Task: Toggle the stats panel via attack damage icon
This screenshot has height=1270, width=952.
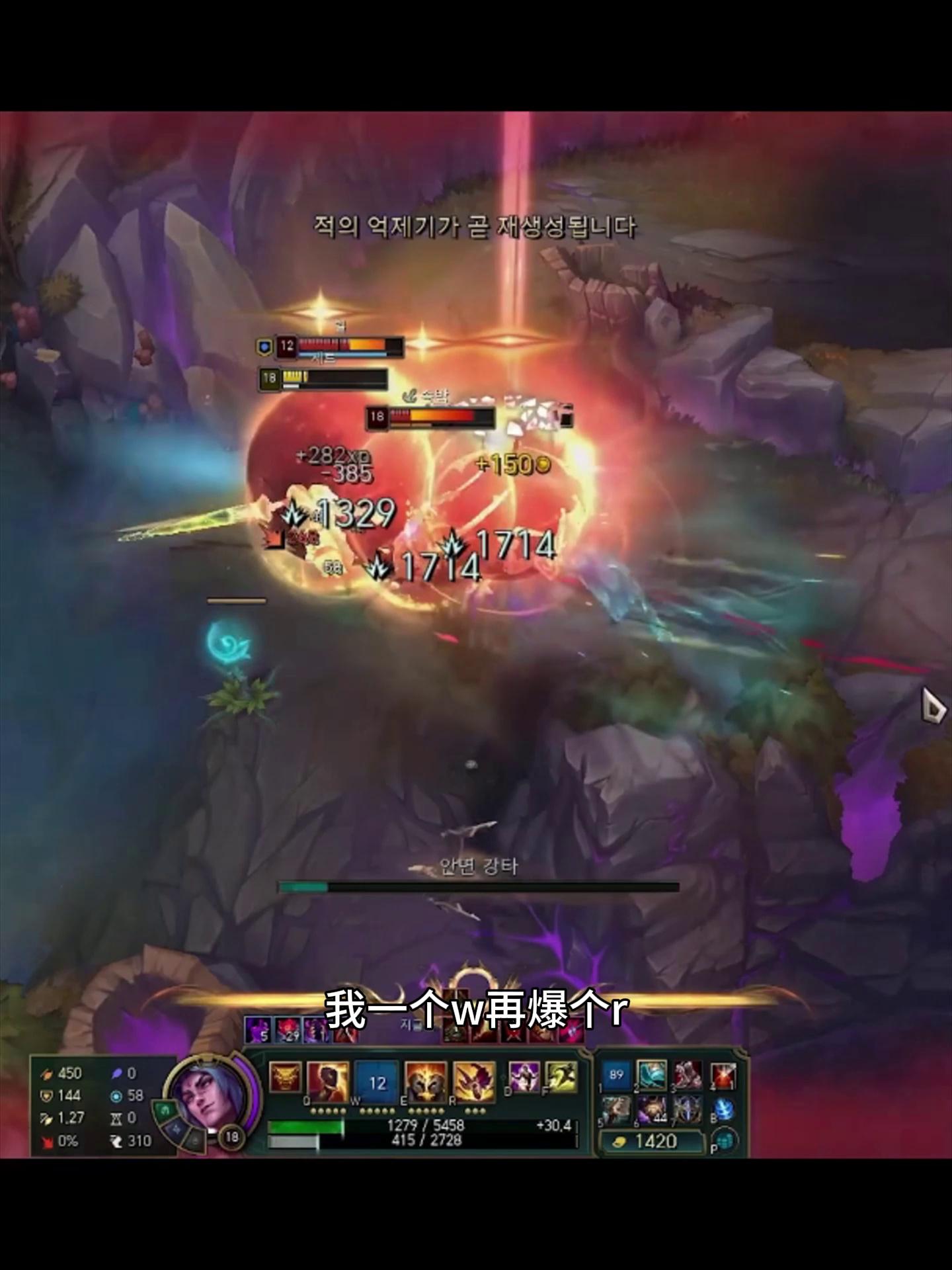Action: pos(47,1074)
